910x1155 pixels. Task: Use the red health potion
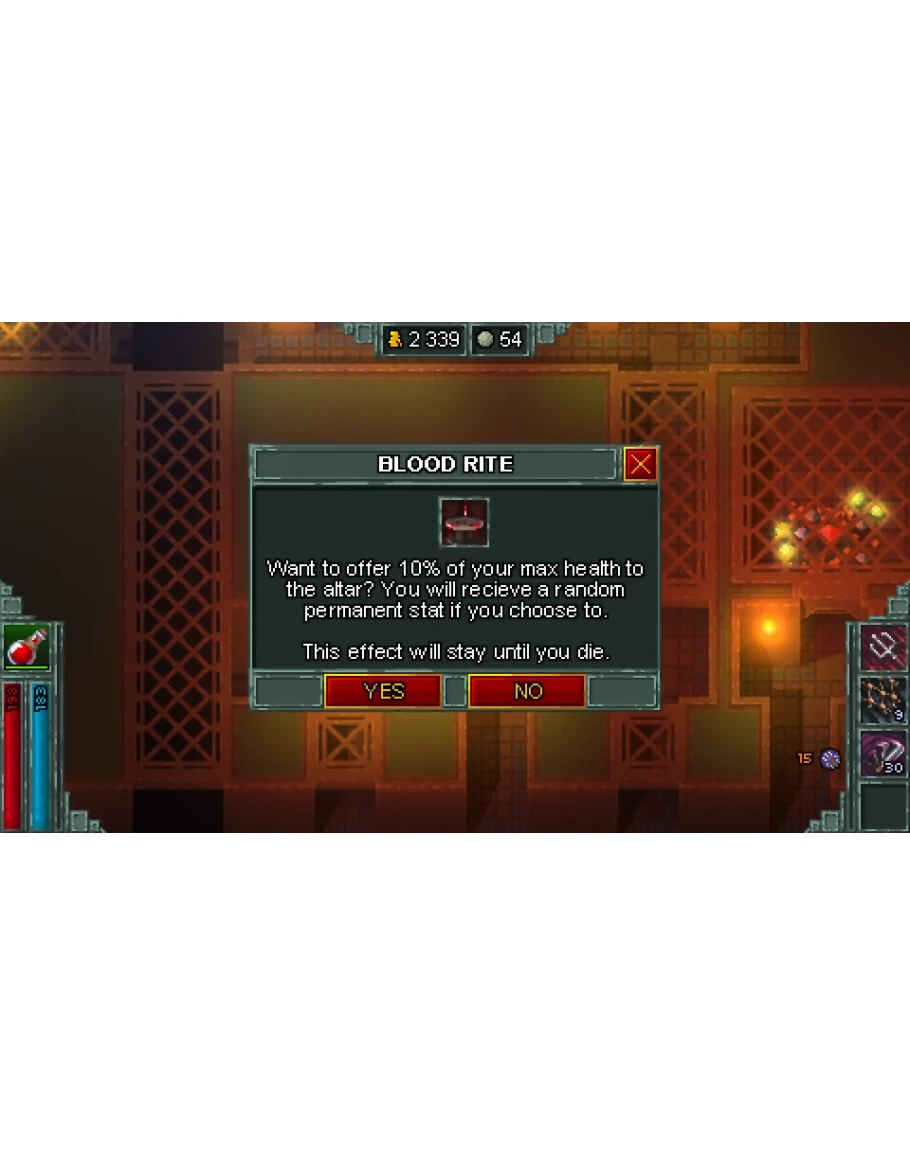26,648
